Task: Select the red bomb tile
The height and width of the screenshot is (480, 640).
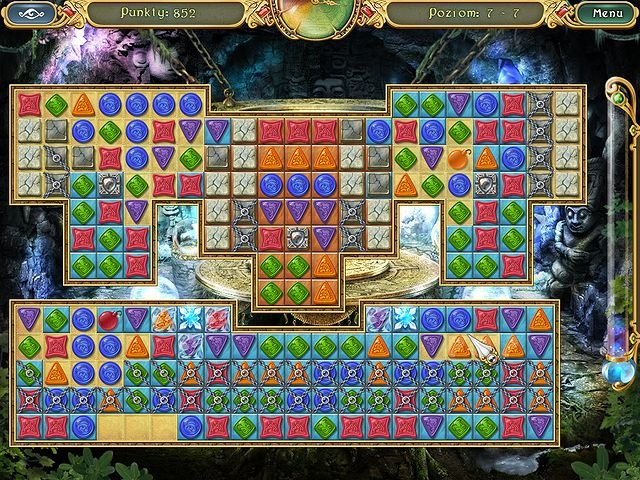Action: 109,319
